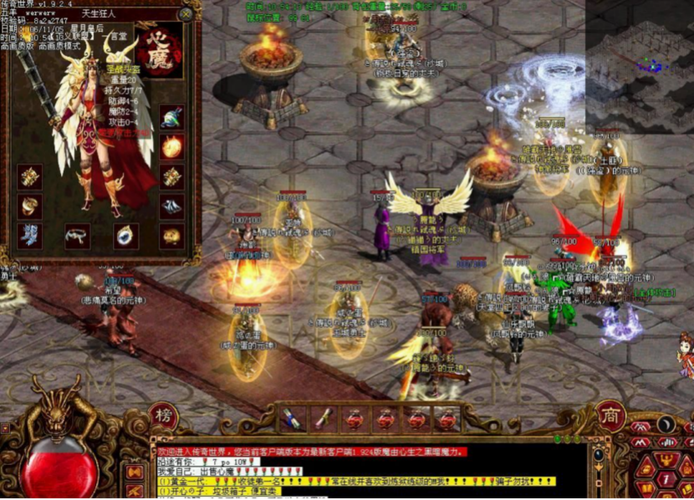Click the minimap in the corner
The image size is (694, 500).
(x=641, y=62)
